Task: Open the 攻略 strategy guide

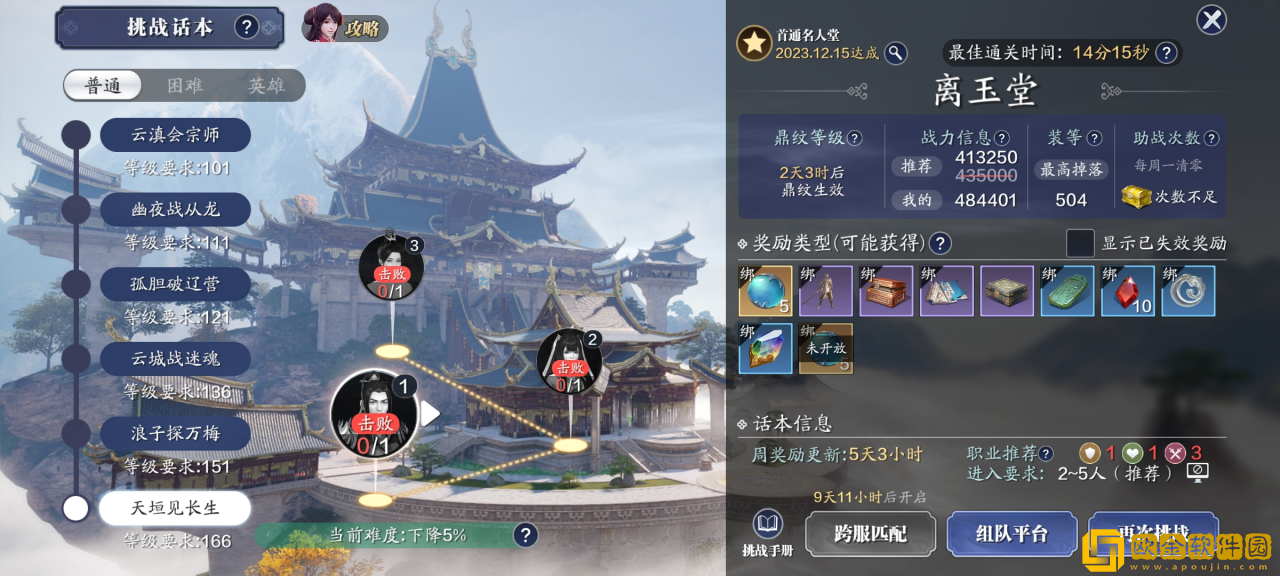Action: (x=345, y=27)
